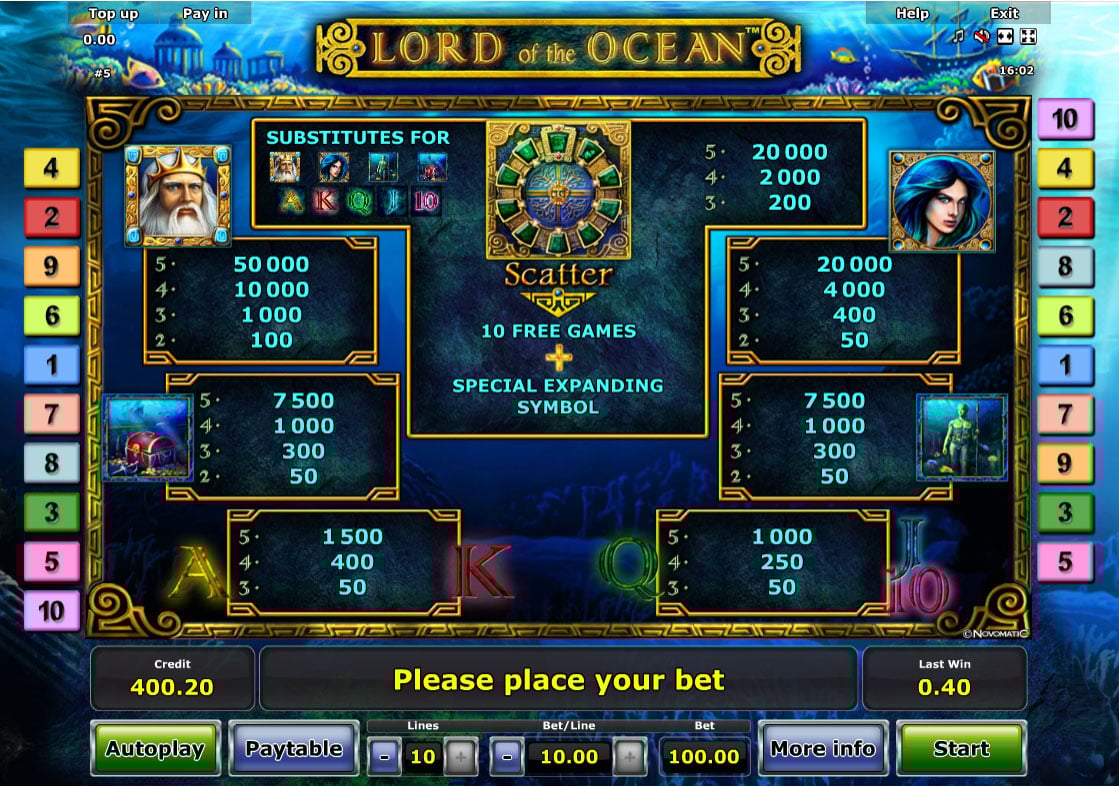Select the Pay in option
Viewport: 1119px width, 786px height.
point(205,13)
